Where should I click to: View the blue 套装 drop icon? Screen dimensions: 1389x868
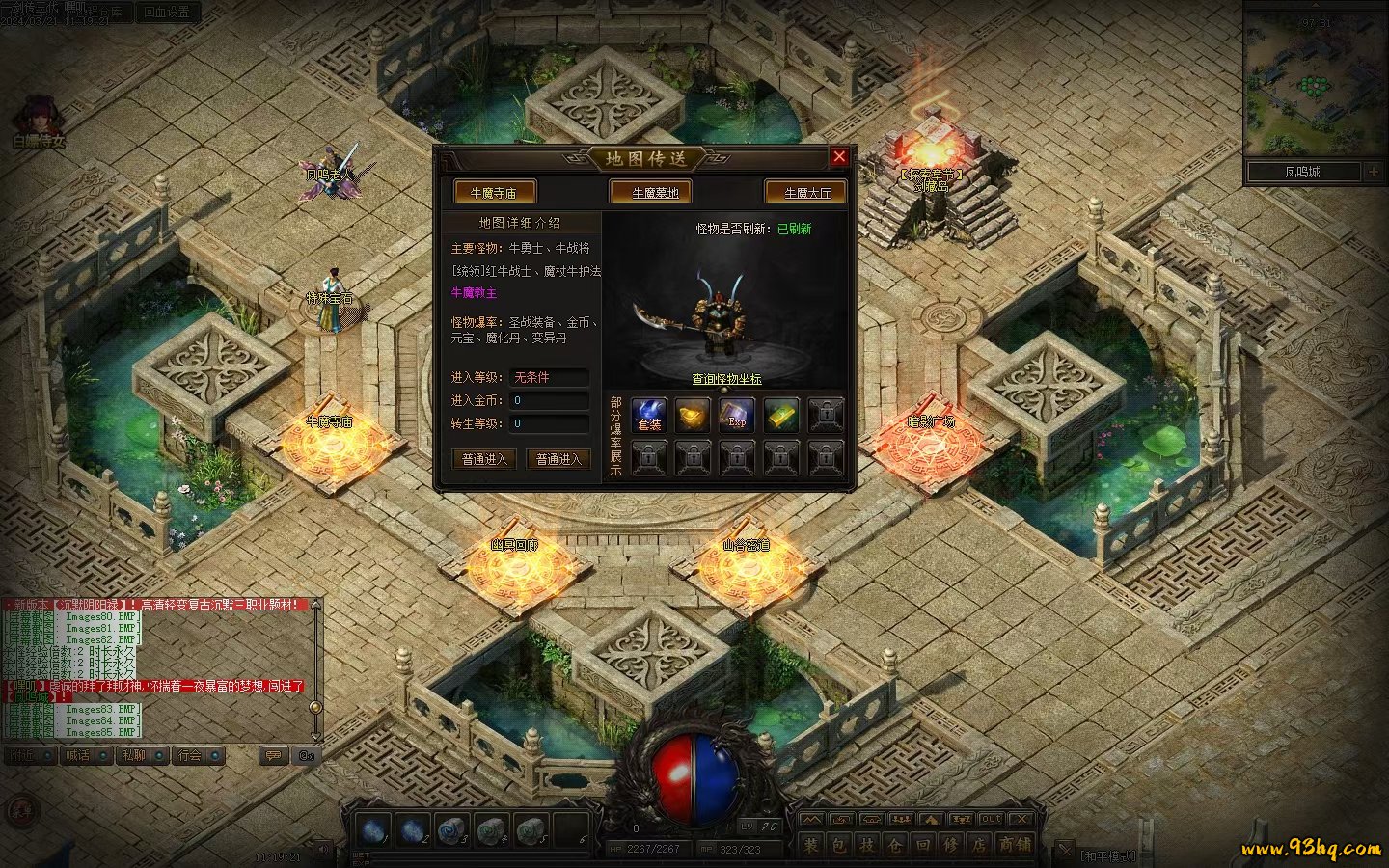[x=649, y=415]
